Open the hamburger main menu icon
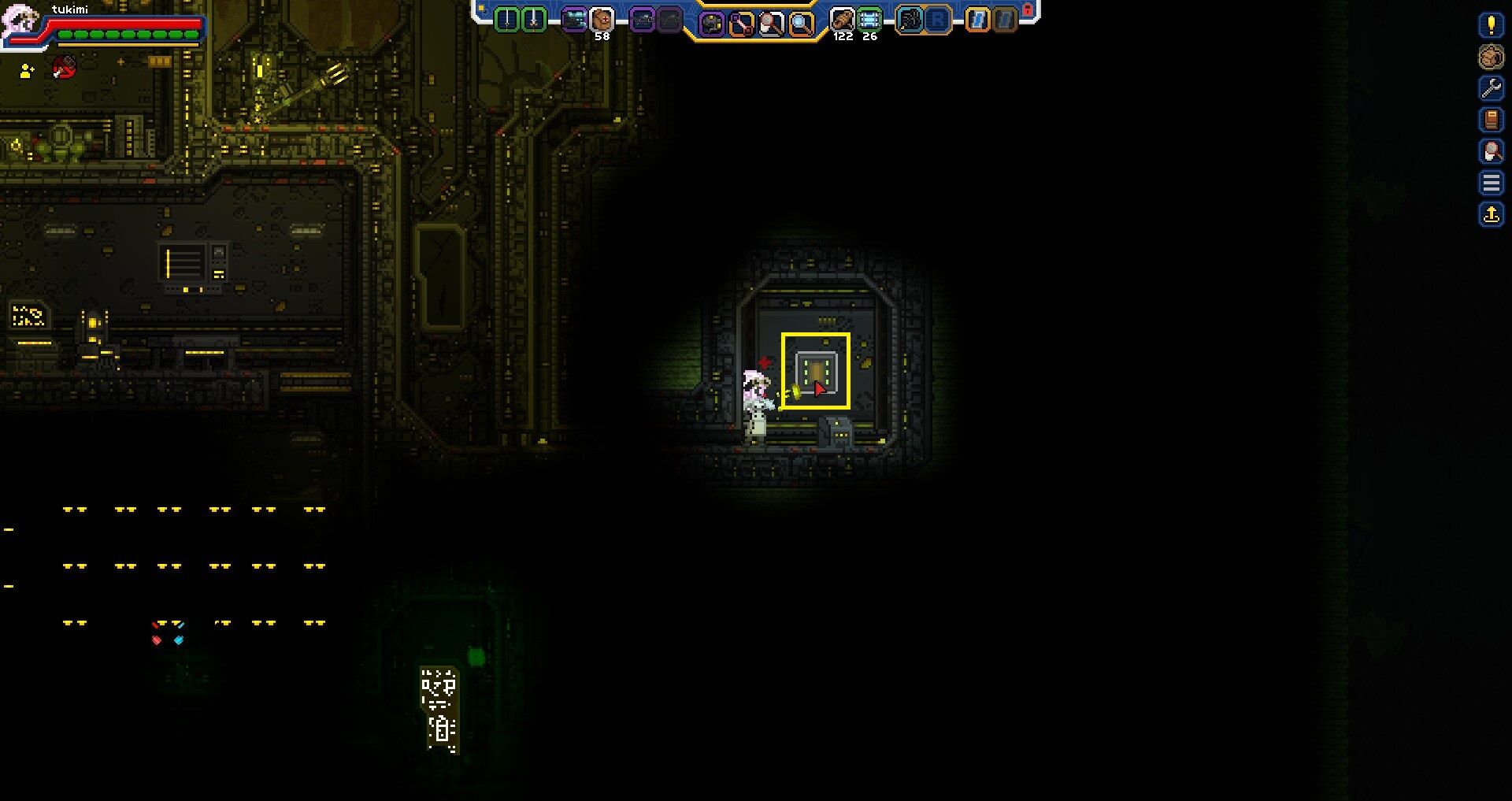The image size is (1512, 801). tap(1491, 184)
